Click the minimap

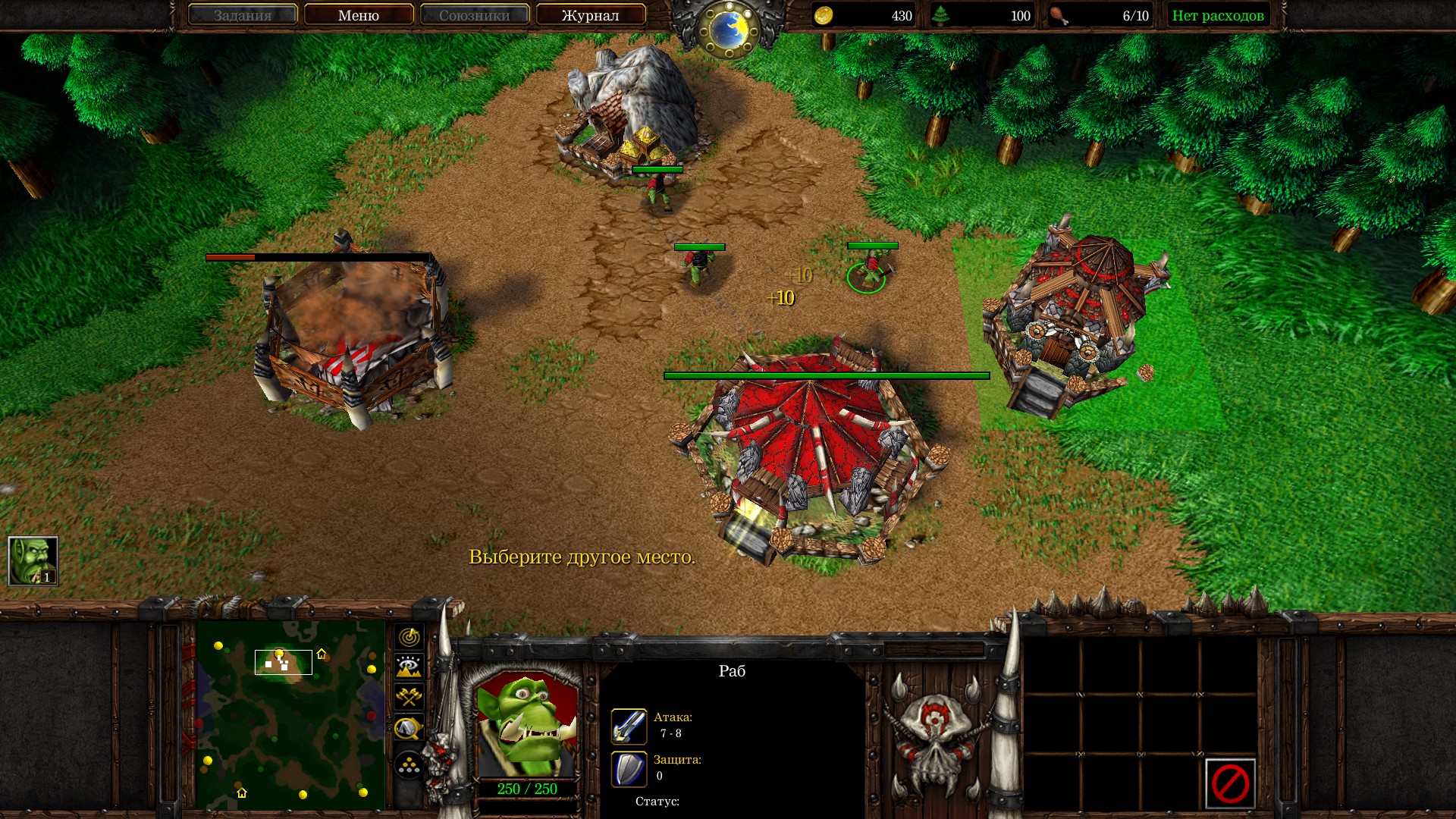pyautogui.click(x=290, y=715)
